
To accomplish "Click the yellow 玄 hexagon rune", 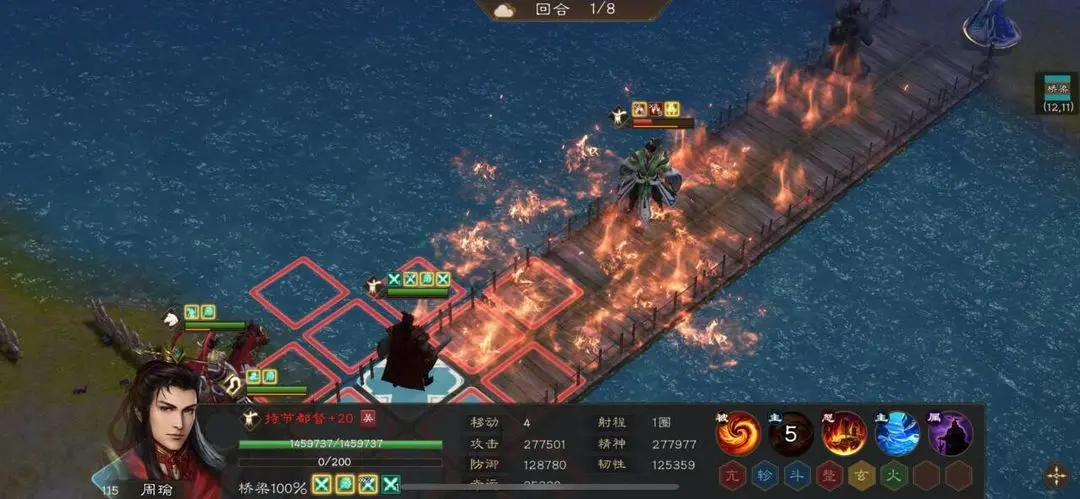I will (859, 475).
